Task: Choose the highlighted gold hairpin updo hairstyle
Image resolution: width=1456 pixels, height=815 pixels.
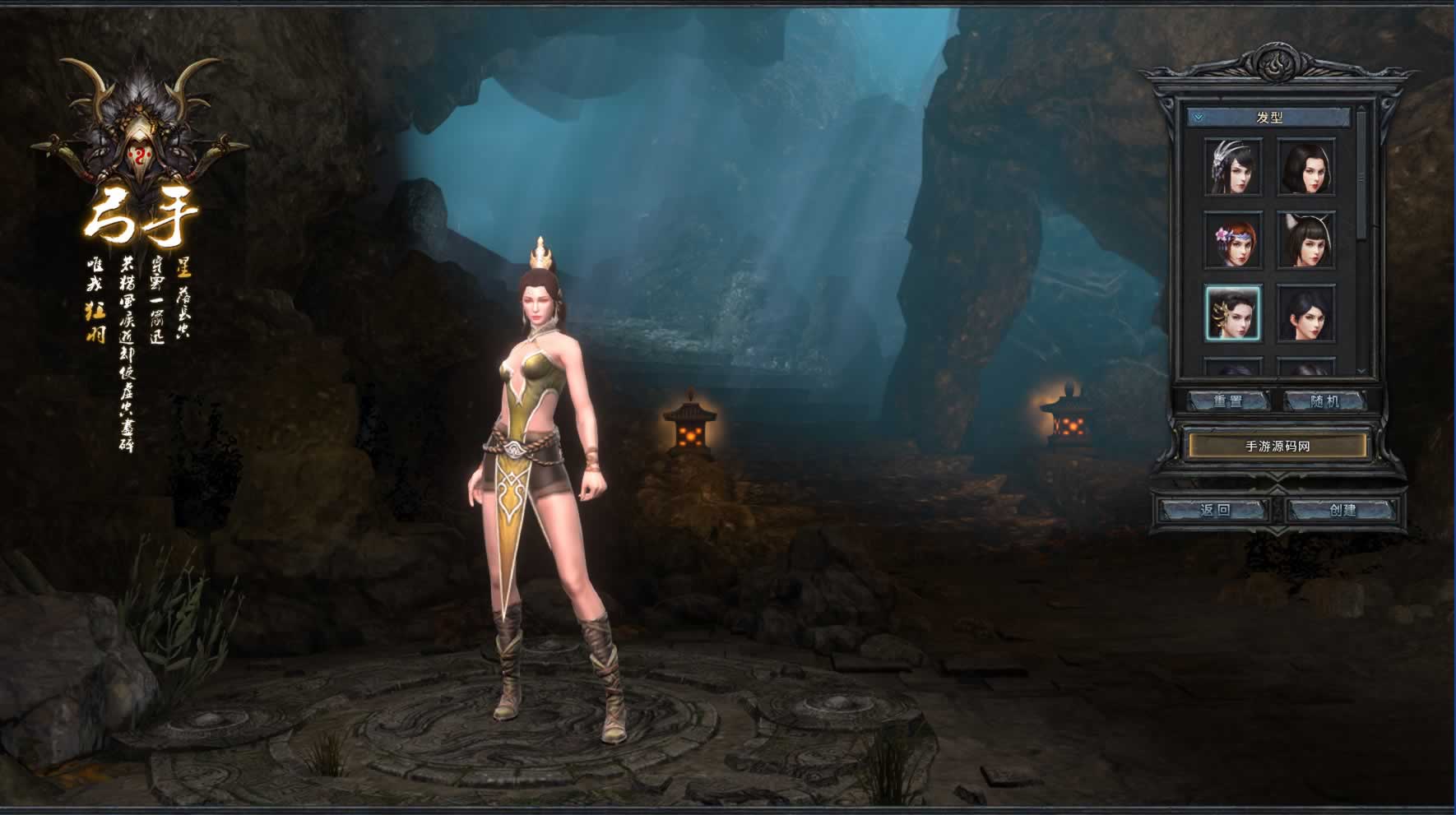Action: pos(1232,313)
